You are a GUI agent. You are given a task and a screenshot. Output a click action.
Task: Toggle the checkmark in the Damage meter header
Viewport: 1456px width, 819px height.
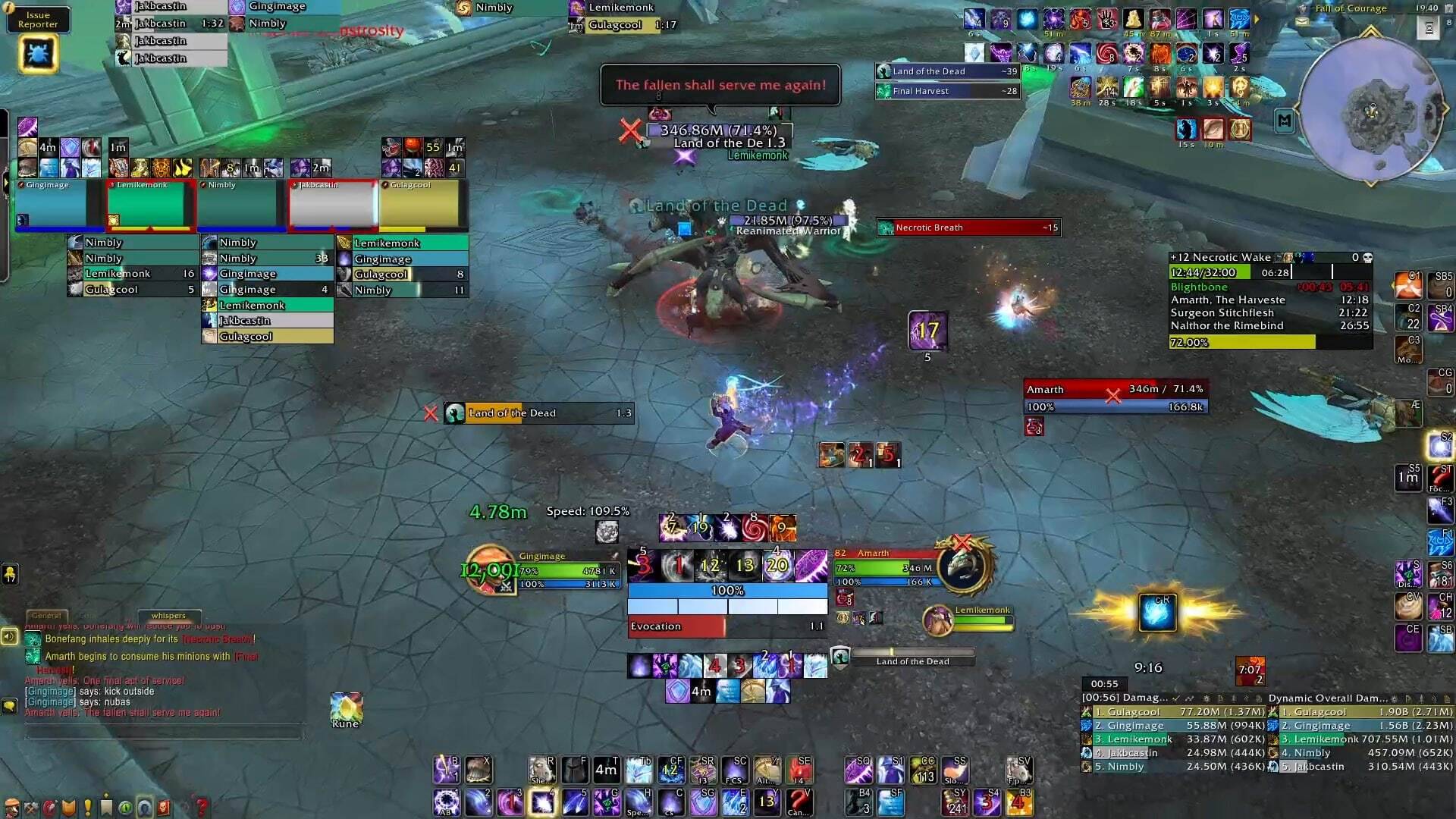[1175, 697]
